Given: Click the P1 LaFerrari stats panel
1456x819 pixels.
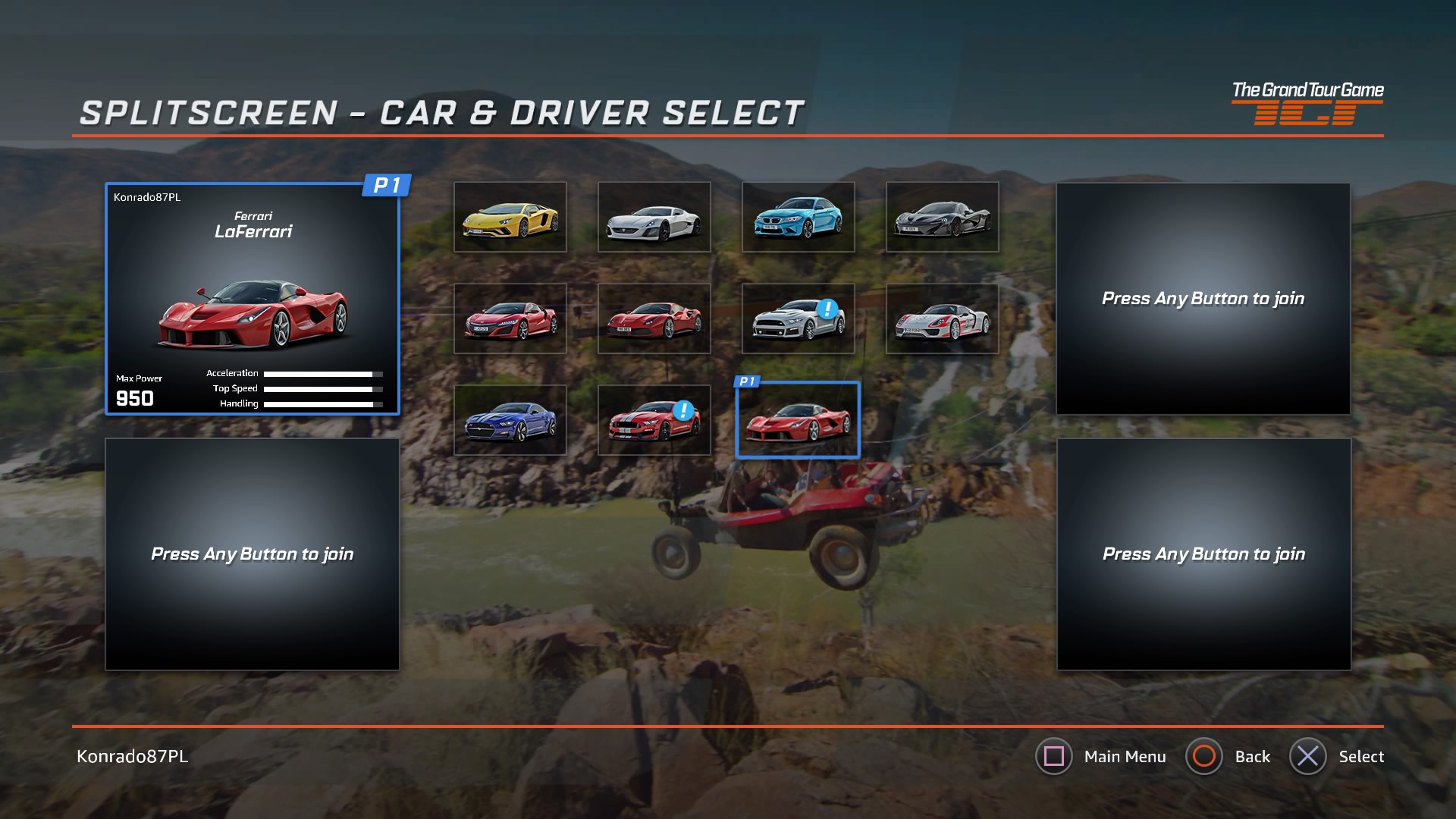Looking at the screenshot, I should pos(252,299).
